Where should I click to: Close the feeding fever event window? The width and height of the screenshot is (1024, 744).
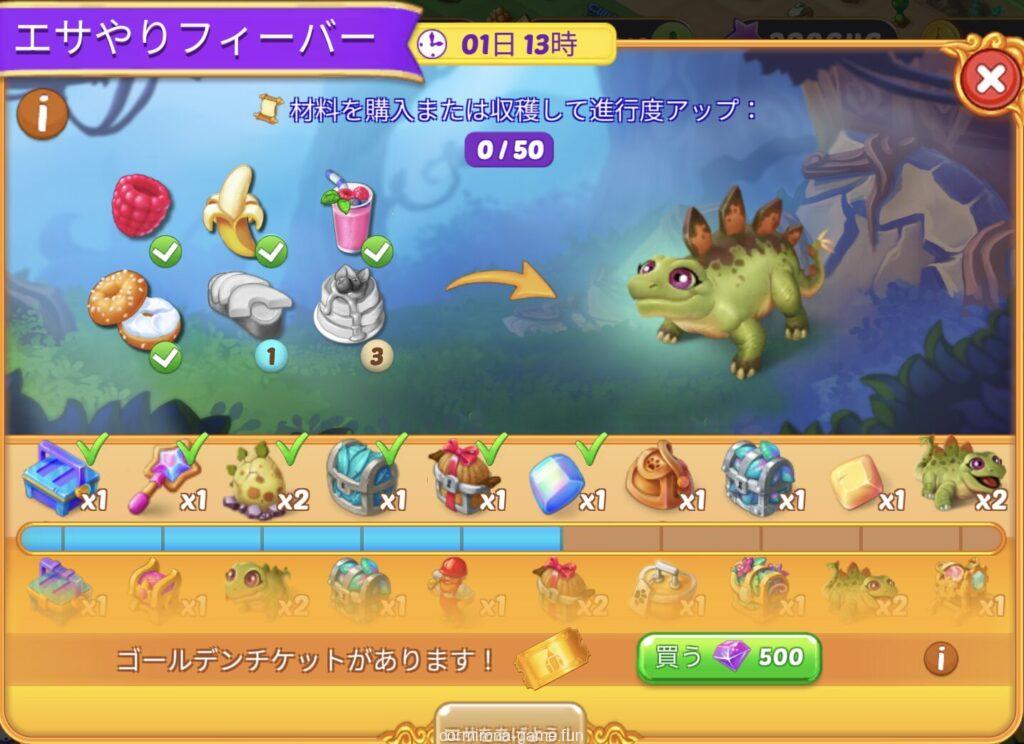coord(989,79)
